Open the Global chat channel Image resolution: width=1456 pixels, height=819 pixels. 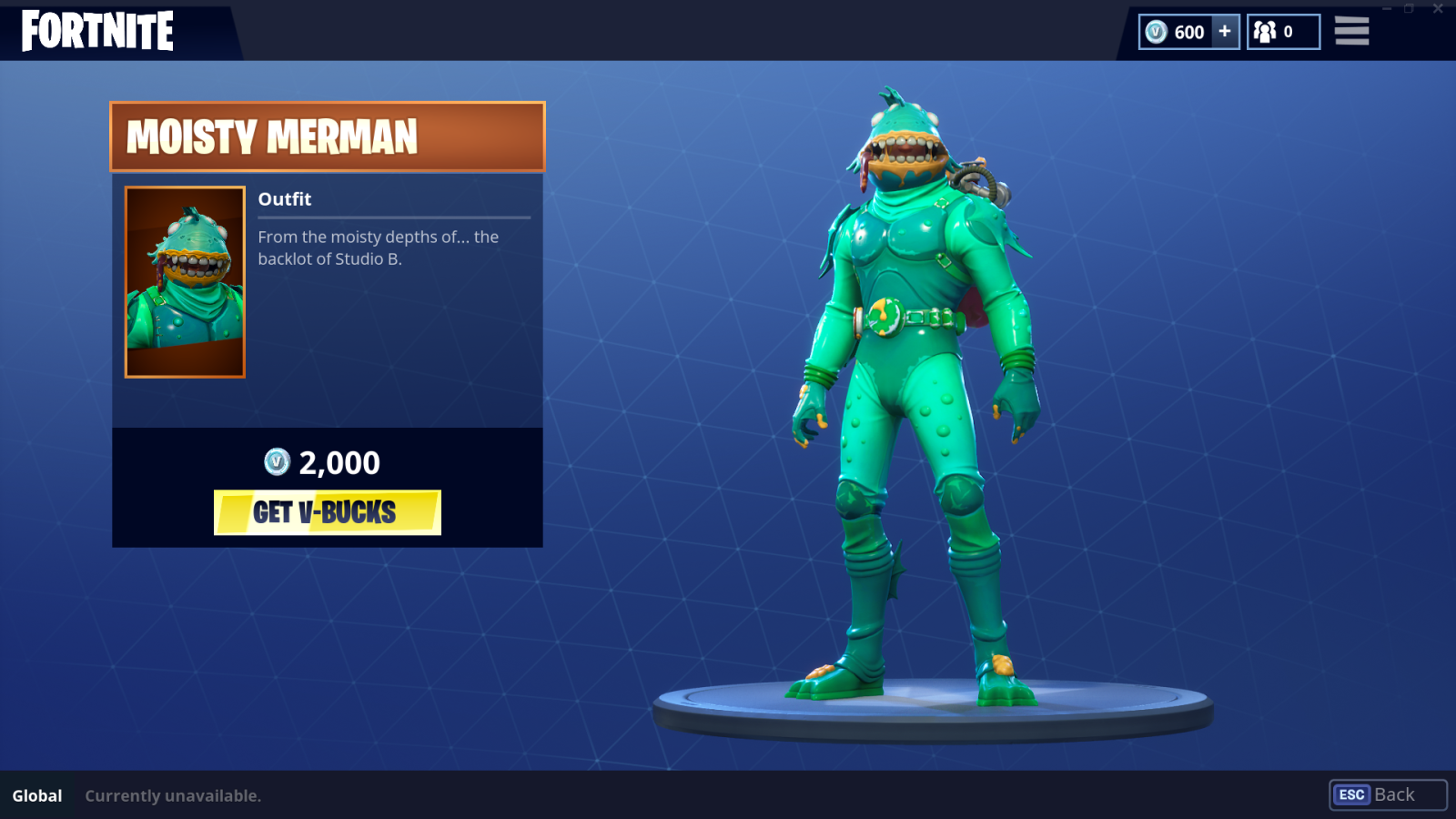(x=36, y=795)
